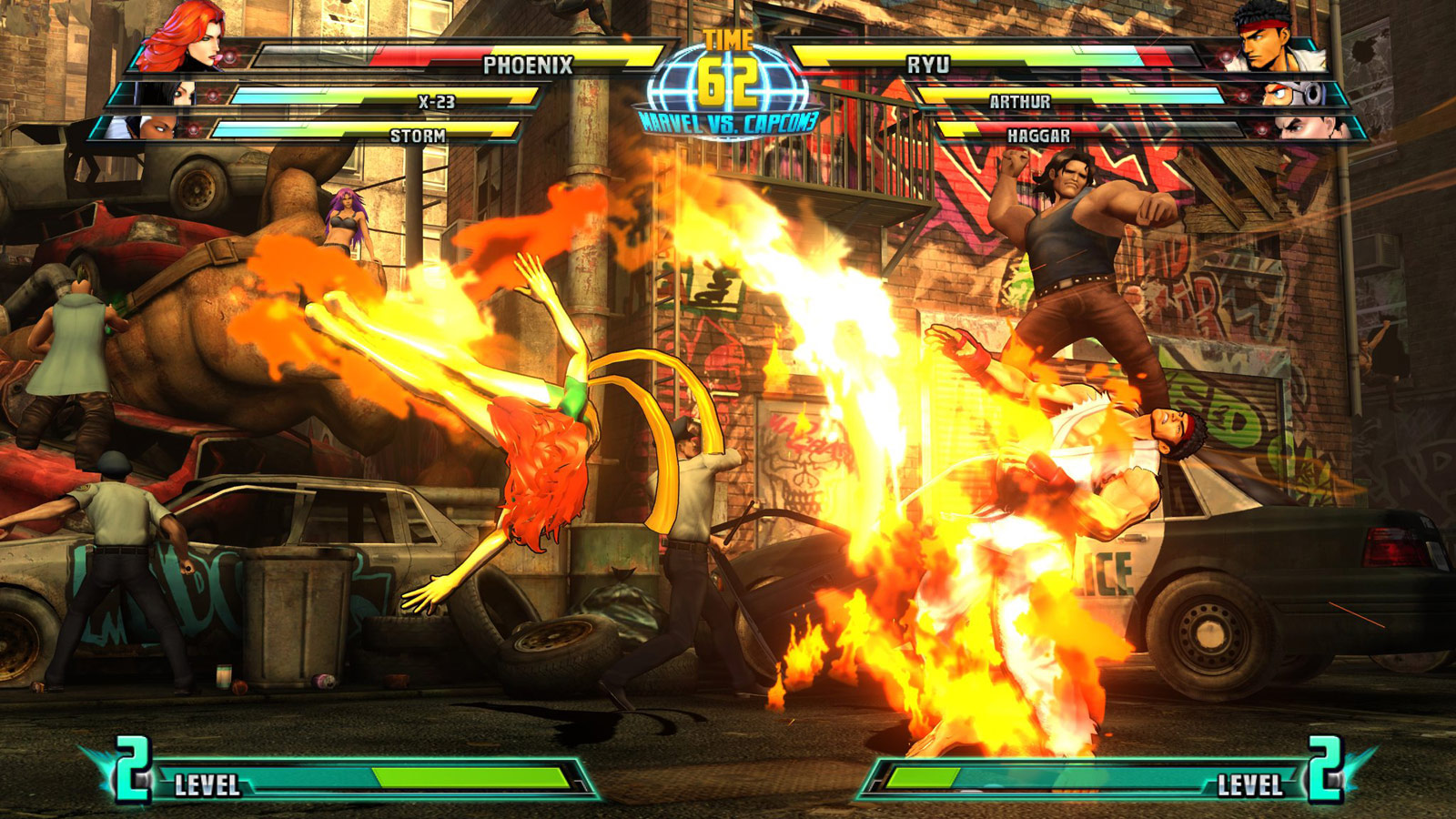Image resolution: width=1456 pixels, height=819 pixels.
Task: Select the PHOENIX name tab
Action: point(531,64)
